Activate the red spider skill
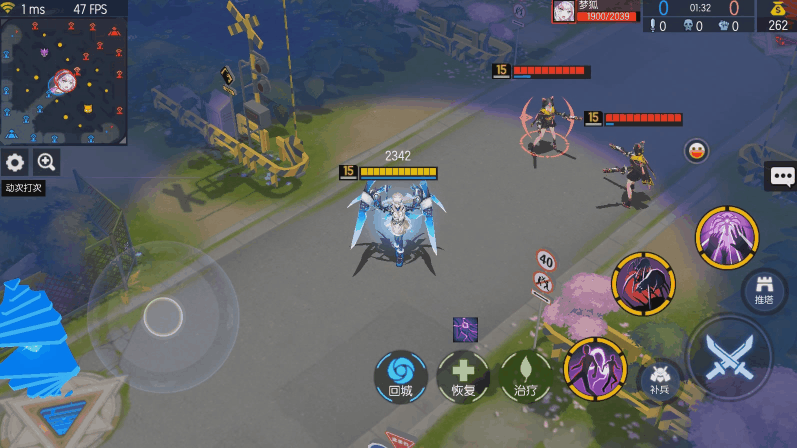 pyautogui.click(x=643, y=282)
